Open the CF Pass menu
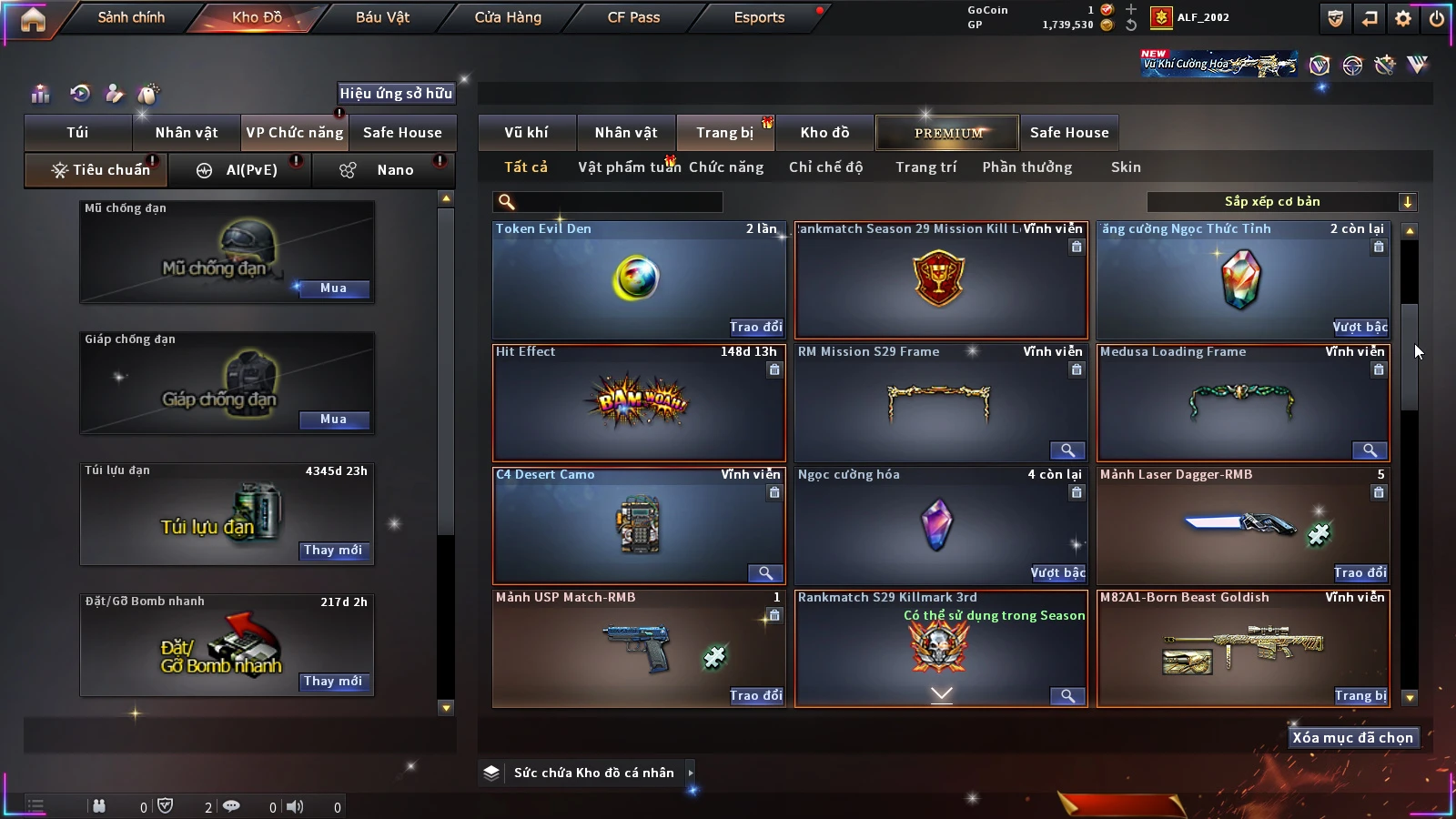1456x819 pixels. tap(633, 17)
